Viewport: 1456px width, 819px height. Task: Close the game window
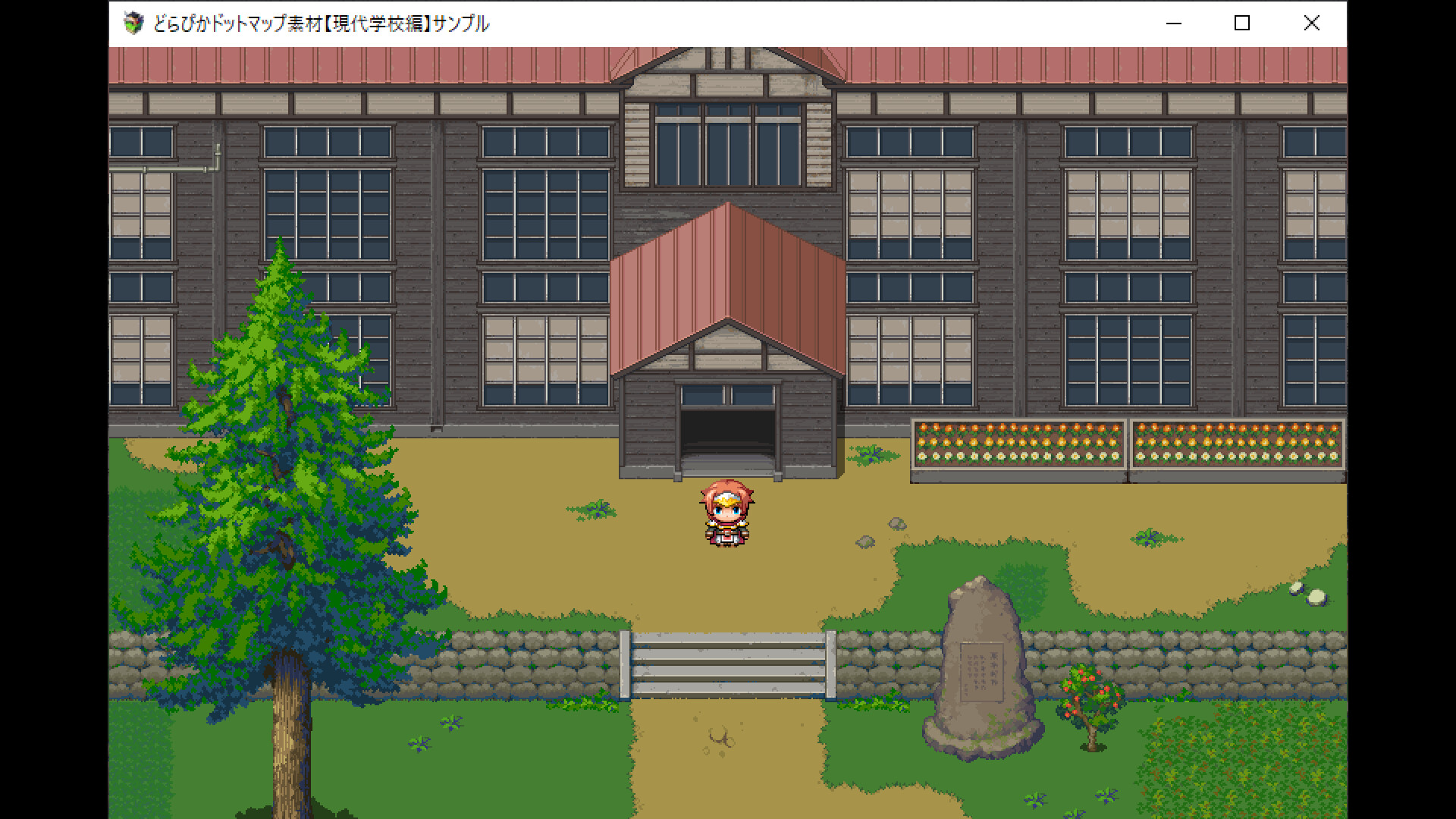(x=1311, y=24)
